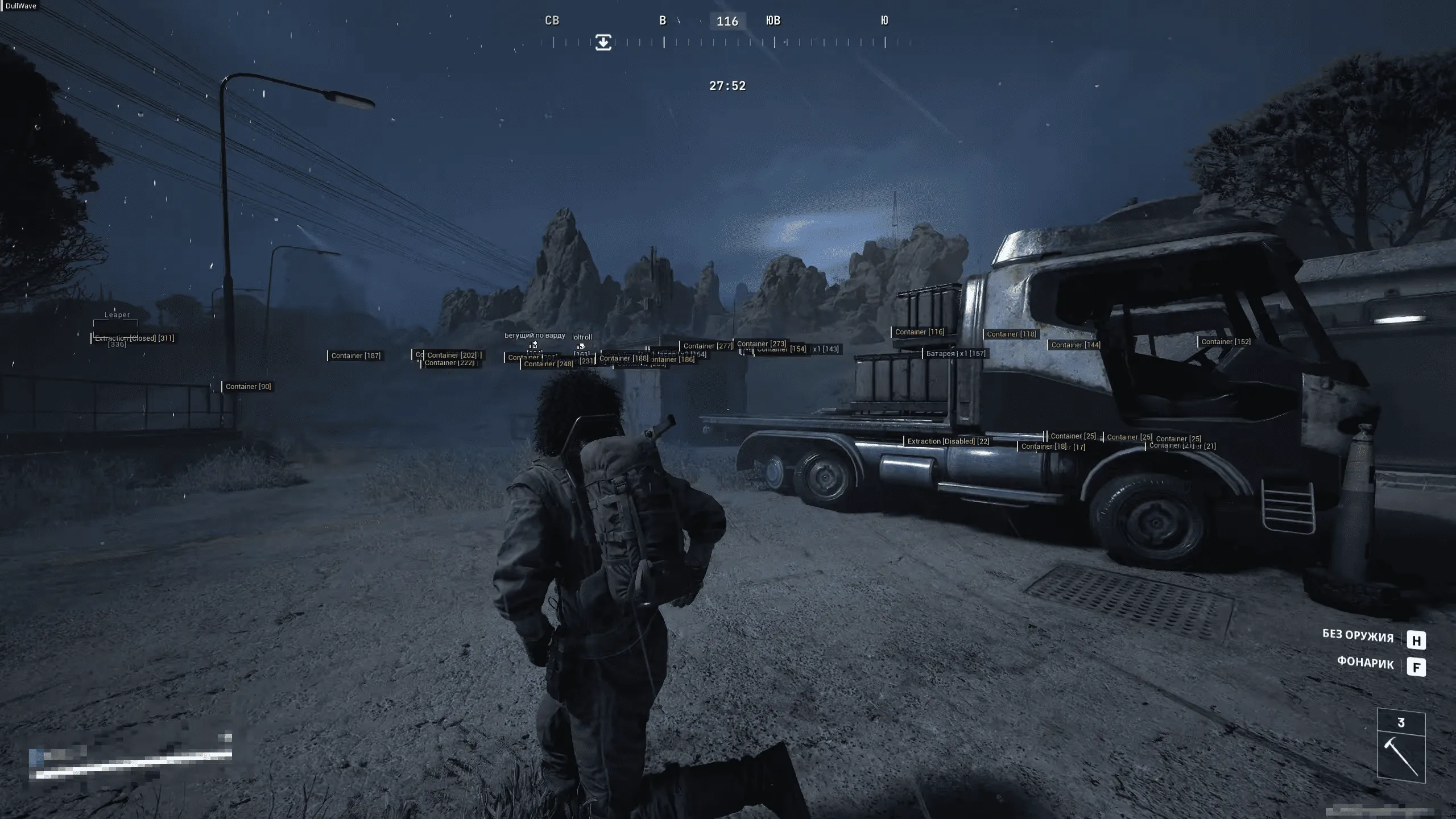Viewport: 1456px width, 819px height.
Task: Click the compass heading value 116
Action: pyautogui.click(x=727, y=21)
